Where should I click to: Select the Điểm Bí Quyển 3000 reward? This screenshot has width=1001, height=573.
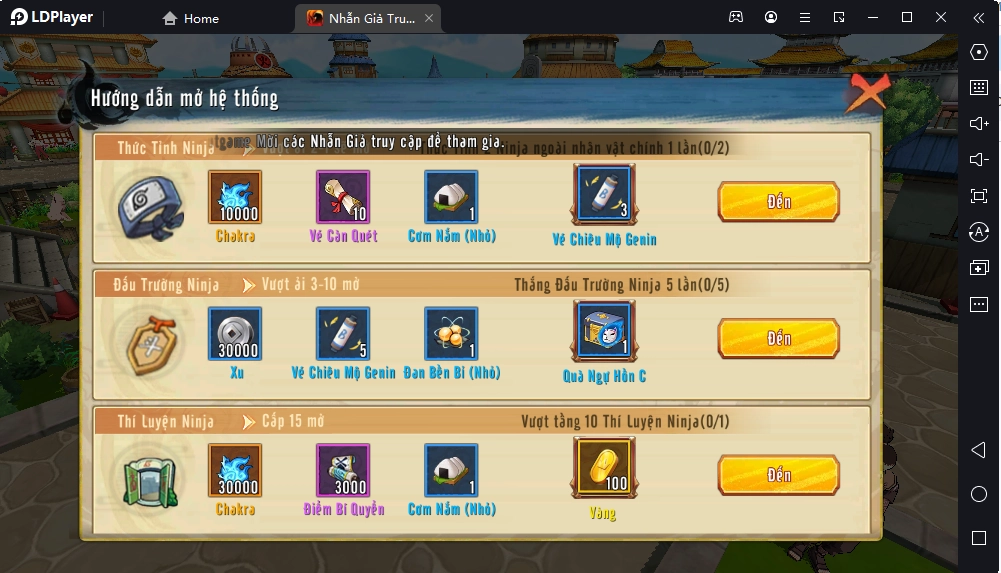(343, 470)
